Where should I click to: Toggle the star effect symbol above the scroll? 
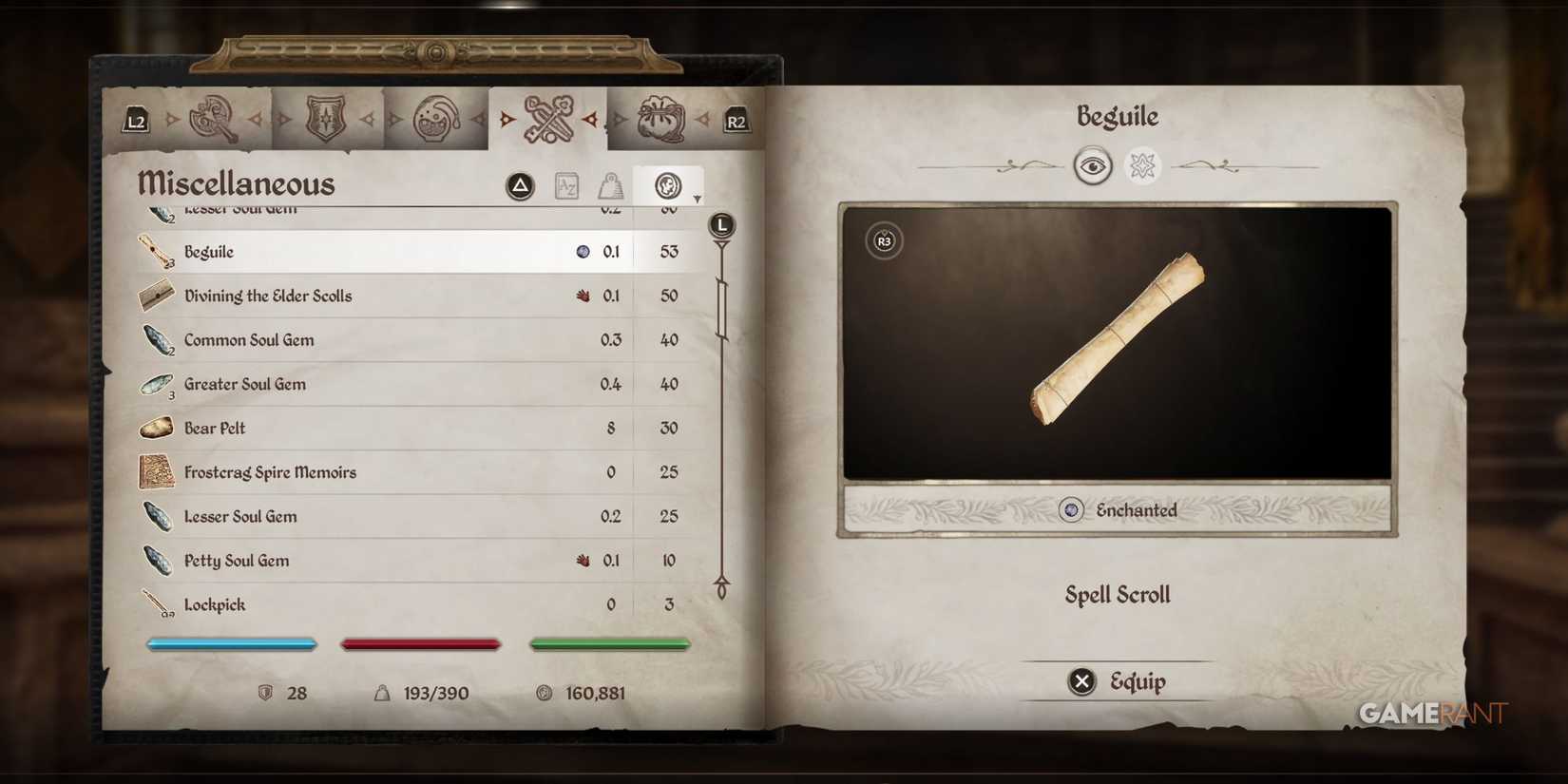click(1141, 166)
